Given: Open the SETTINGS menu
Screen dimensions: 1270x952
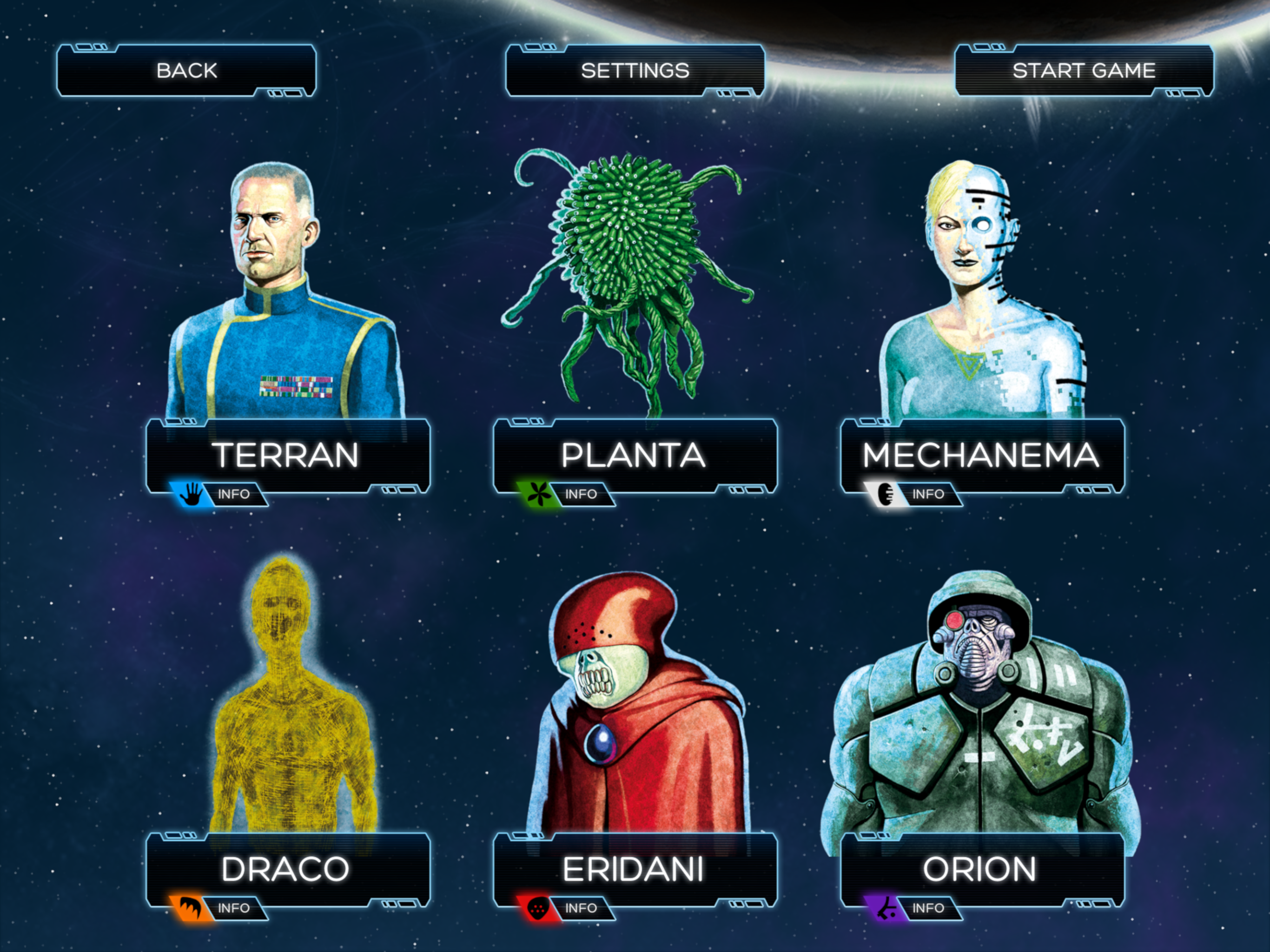Looking at the screenshot, I should pos(635,71).
